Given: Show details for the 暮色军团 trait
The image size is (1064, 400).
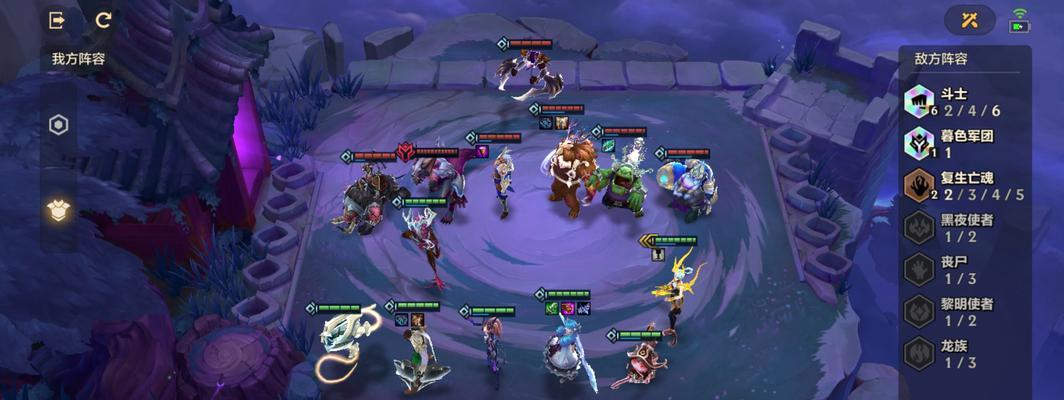Looking at the screenshot, I should click(964, 143).
